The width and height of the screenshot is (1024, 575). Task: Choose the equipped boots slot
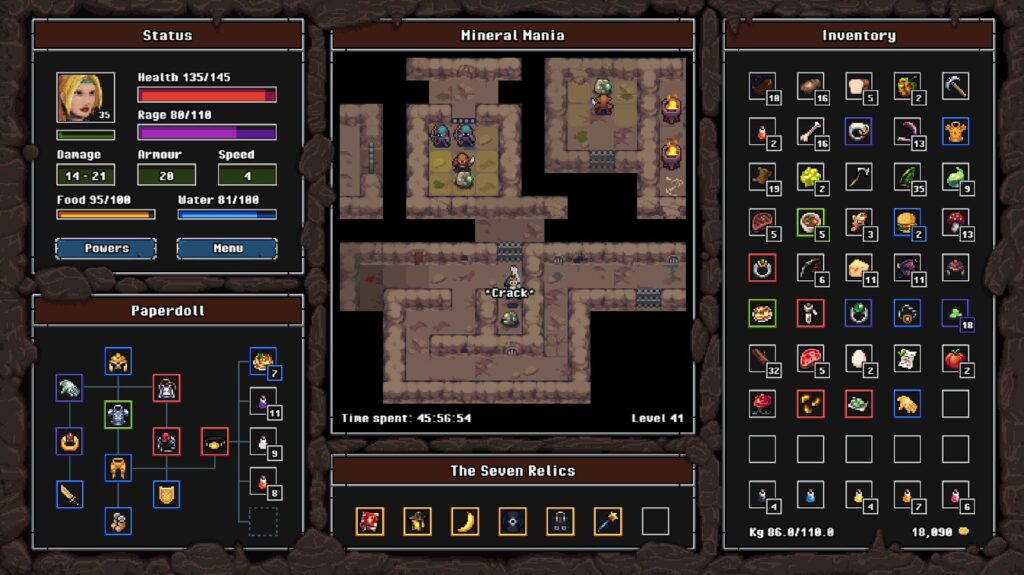pyautogui.click(x=118, y=521)
